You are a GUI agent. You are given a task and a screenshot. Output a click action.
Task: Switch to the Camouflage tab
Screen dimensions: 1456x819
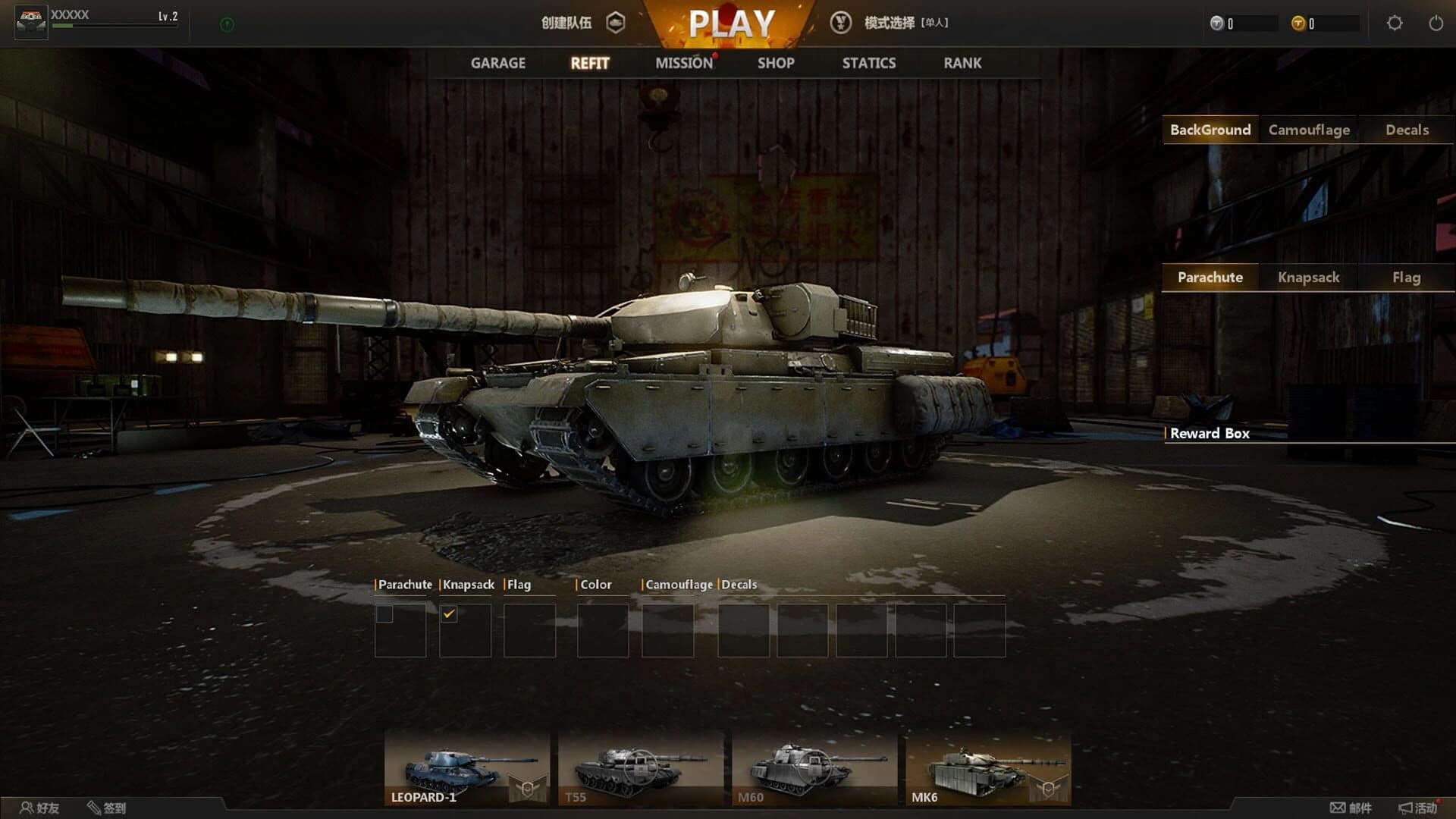(x=1308, y=130)
